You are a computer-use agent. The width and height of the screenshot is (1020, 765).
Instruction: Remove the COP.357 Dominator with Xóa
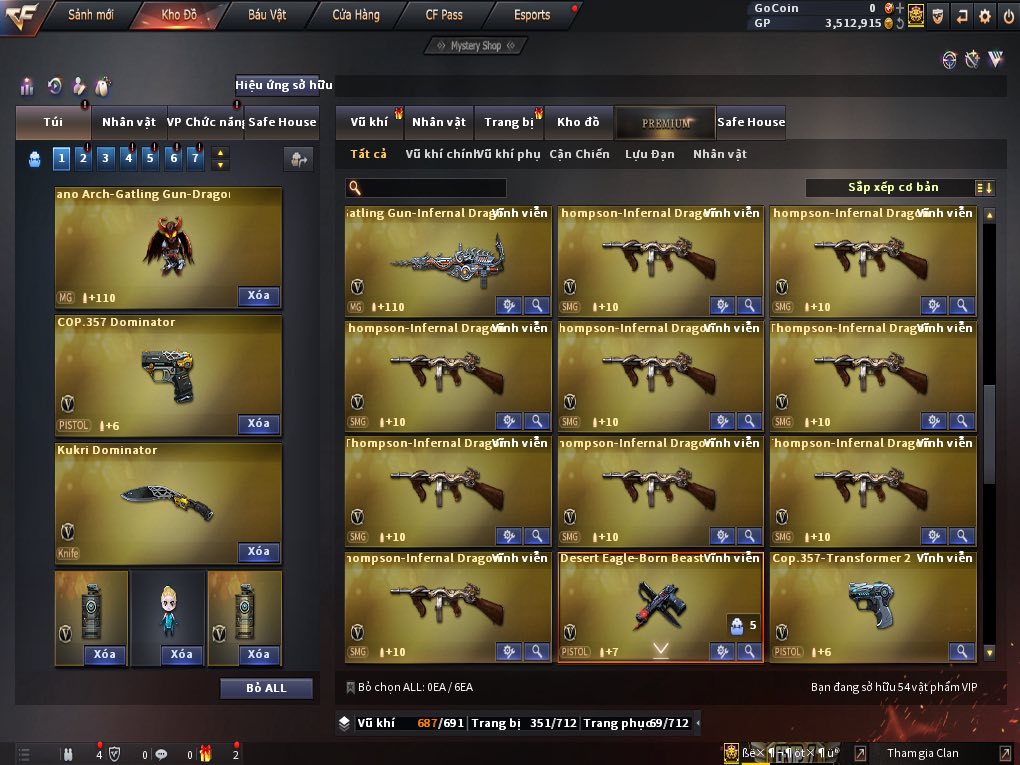point(258,424)
